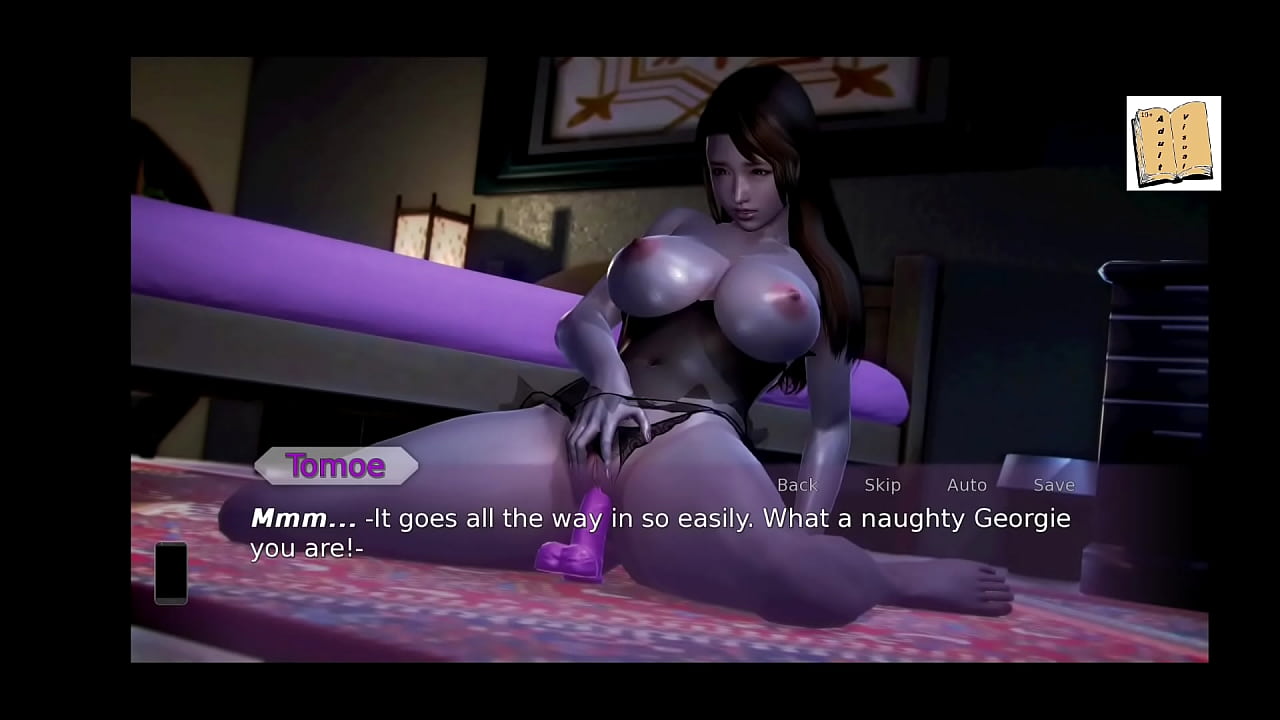Open the black phone icon
This screenshot has height=720, width=1280.
coord(171,573)
